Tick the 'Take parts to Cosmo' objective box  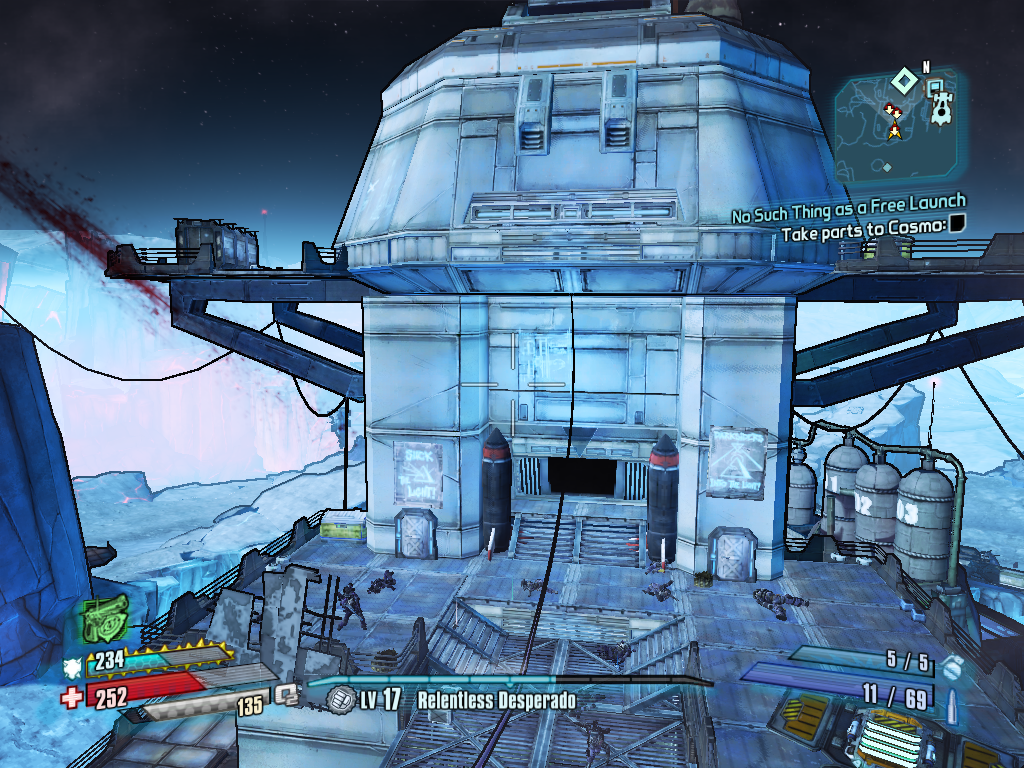[x=957, y=224]
